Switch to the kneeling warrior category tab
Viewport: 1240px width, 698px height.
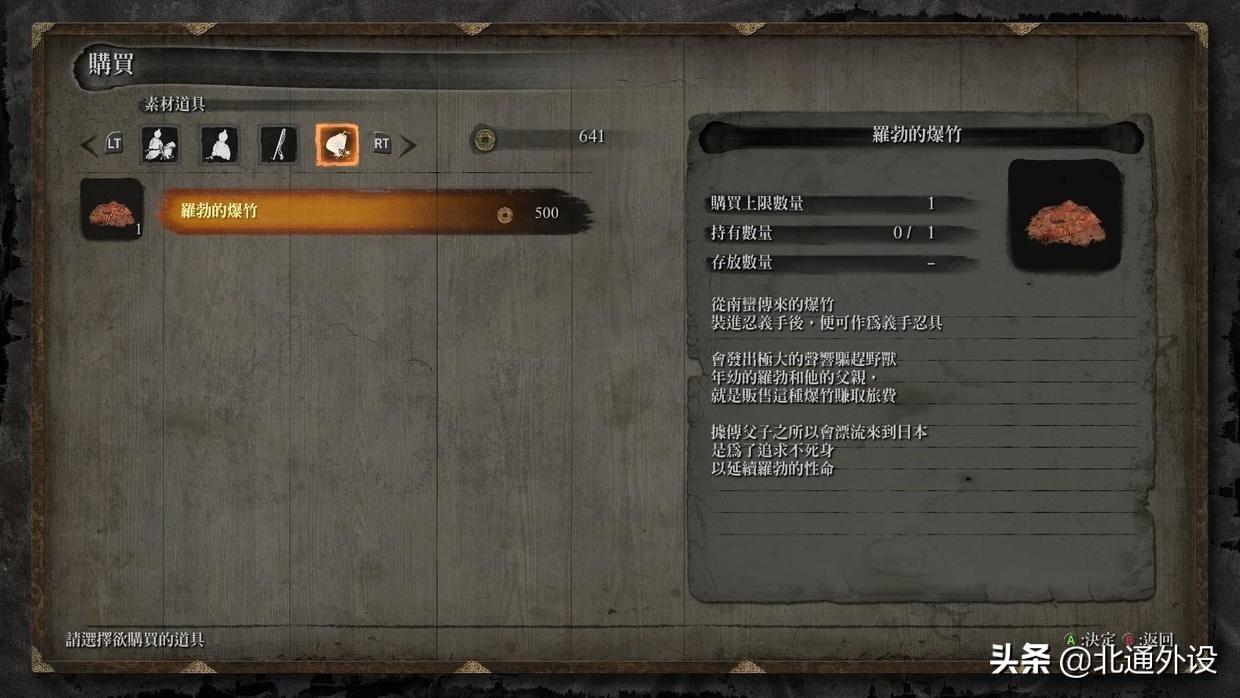(160, 145)
